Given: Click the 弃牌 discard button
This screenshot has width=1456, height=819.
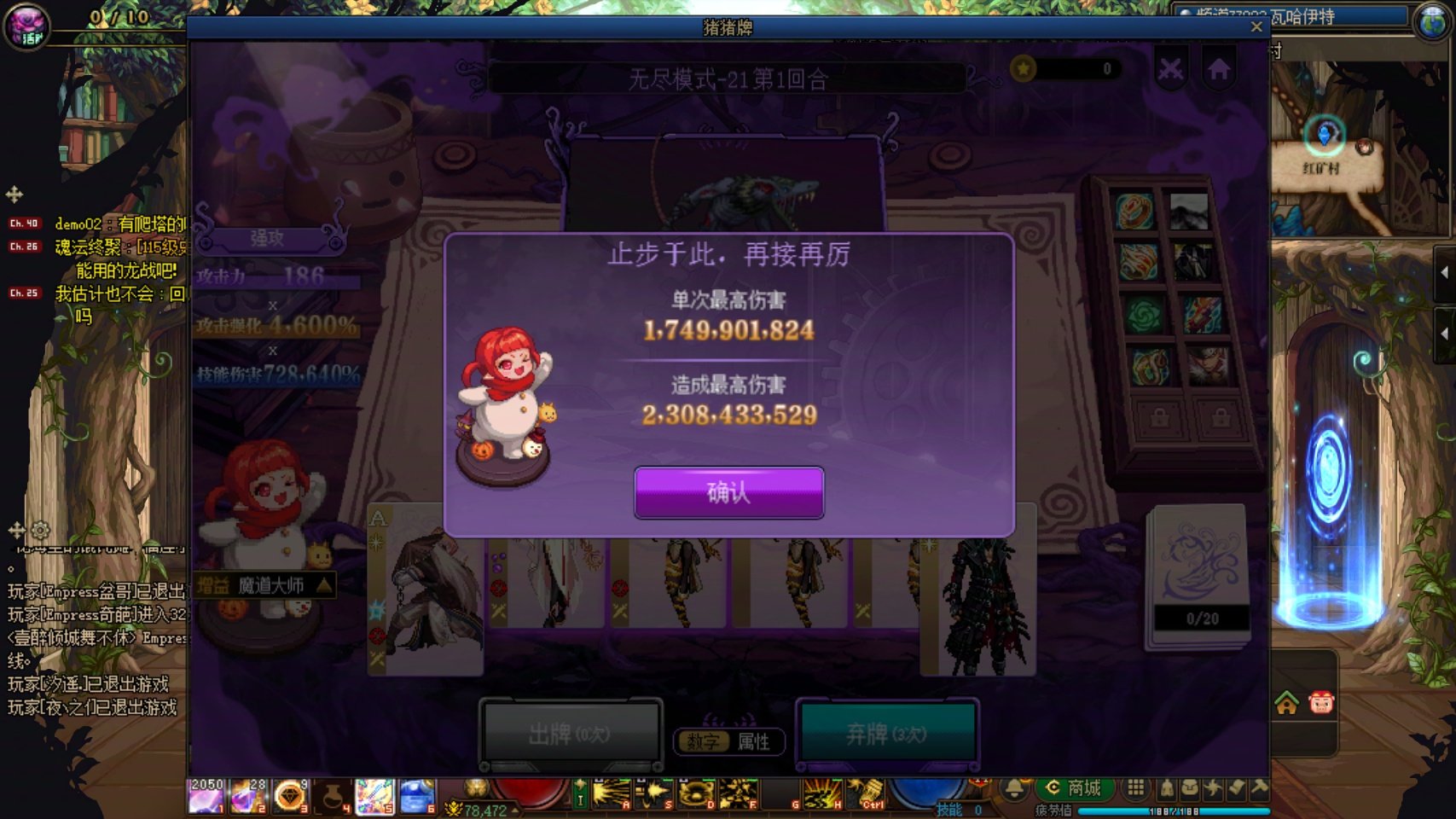Looking at the screenshot, I should (x=887, y=735).
